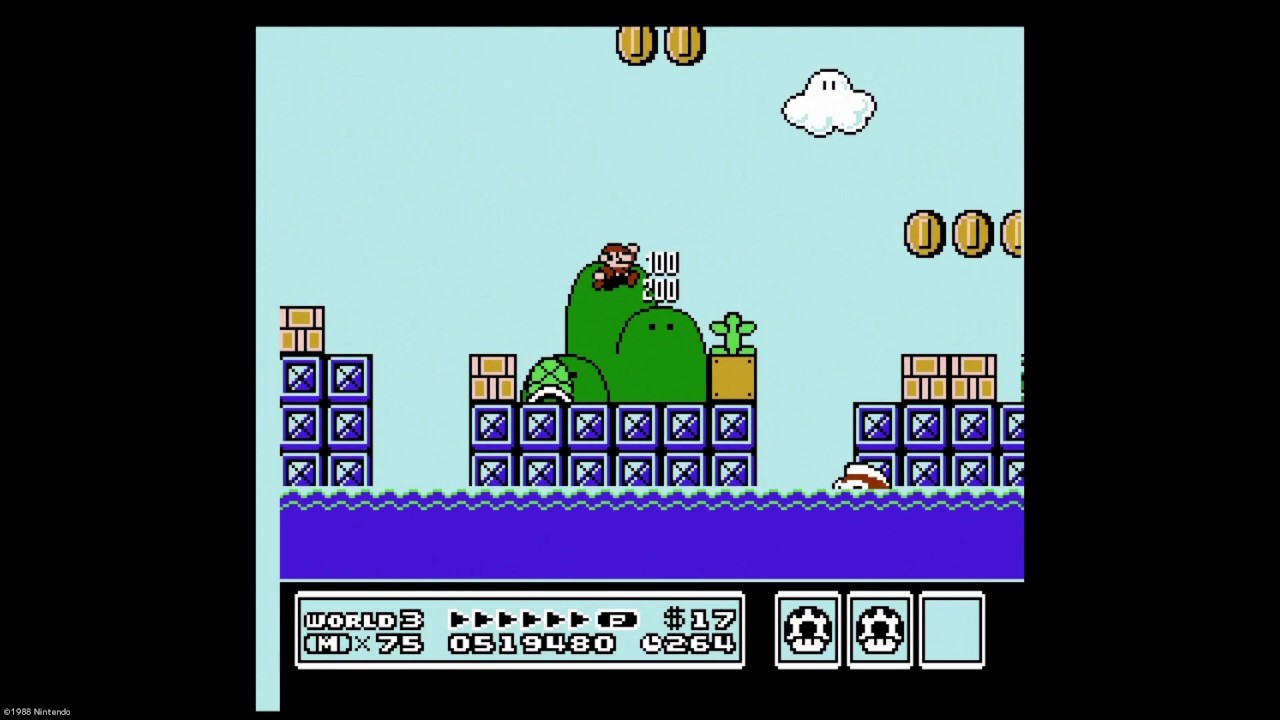Click the Goomba near the right blocks
Image resolution: width=1280 pixels, height=720 pixels.
pyautogui.click(x=862, y=477)
